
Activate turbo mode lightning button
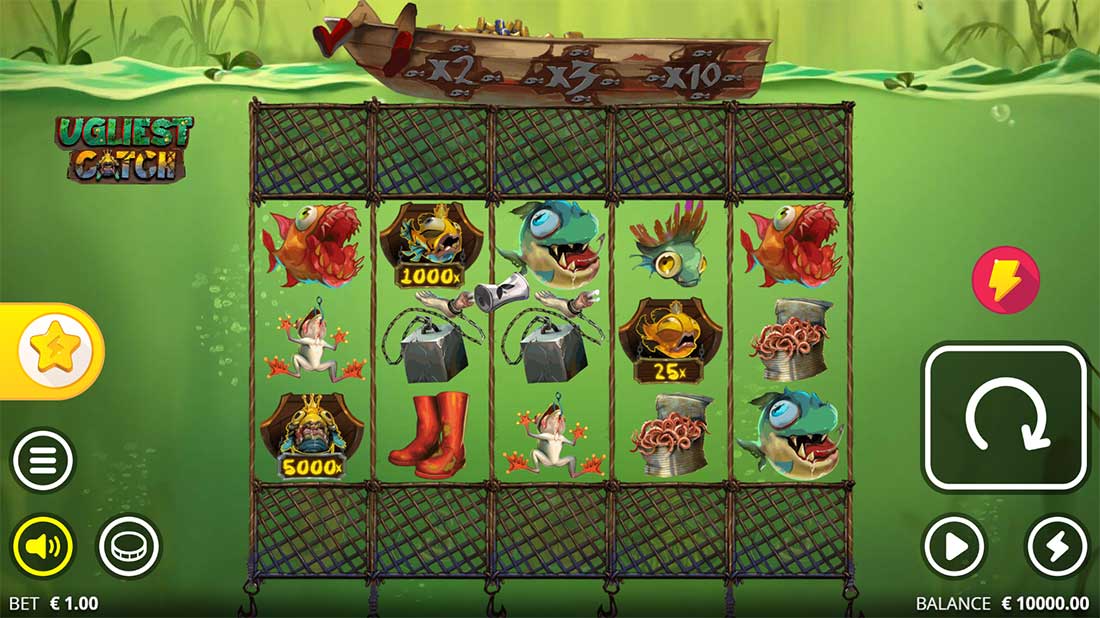click(x=1058, y=547)
